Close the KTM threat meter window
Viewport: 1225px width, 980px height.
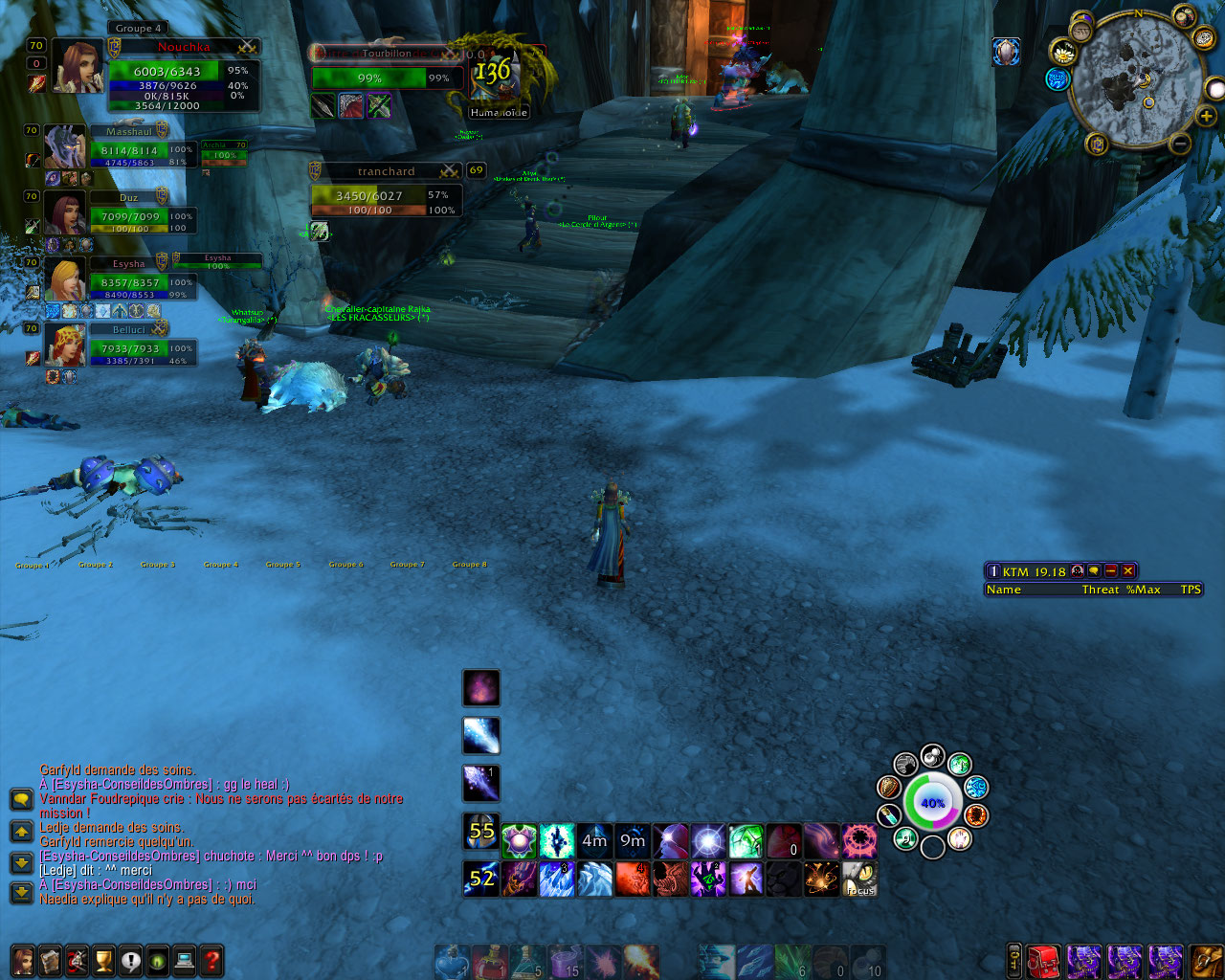point(1128,571)
